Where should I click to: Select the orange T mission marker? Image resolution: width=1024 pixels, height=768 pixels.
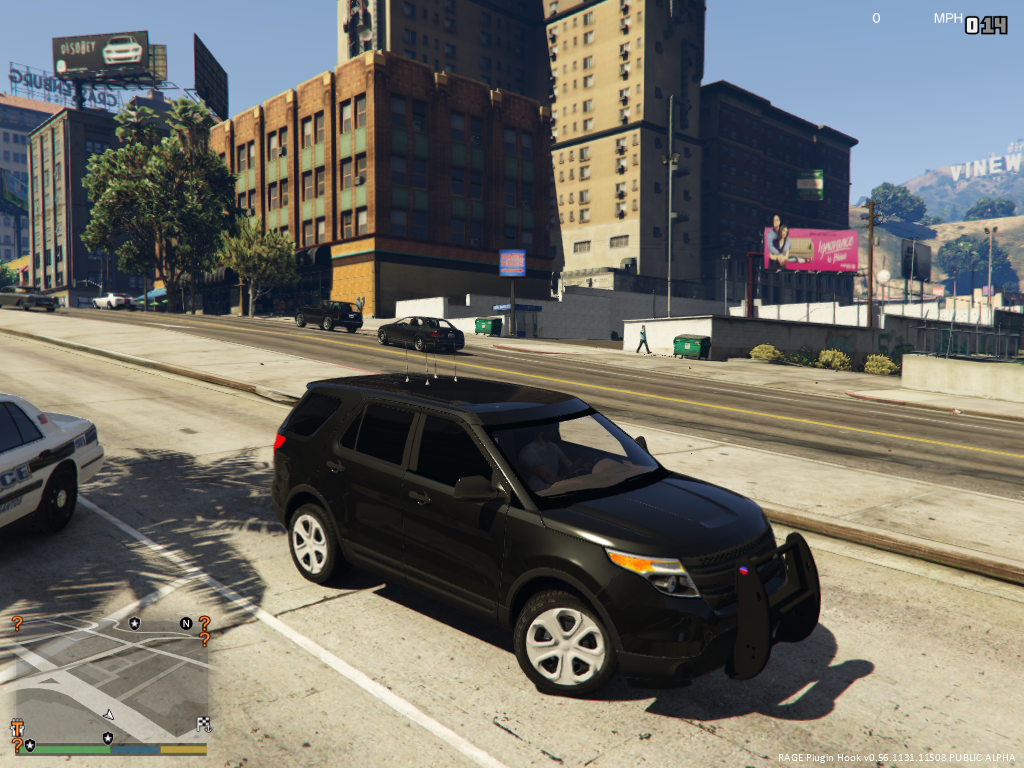coord(17,727)
